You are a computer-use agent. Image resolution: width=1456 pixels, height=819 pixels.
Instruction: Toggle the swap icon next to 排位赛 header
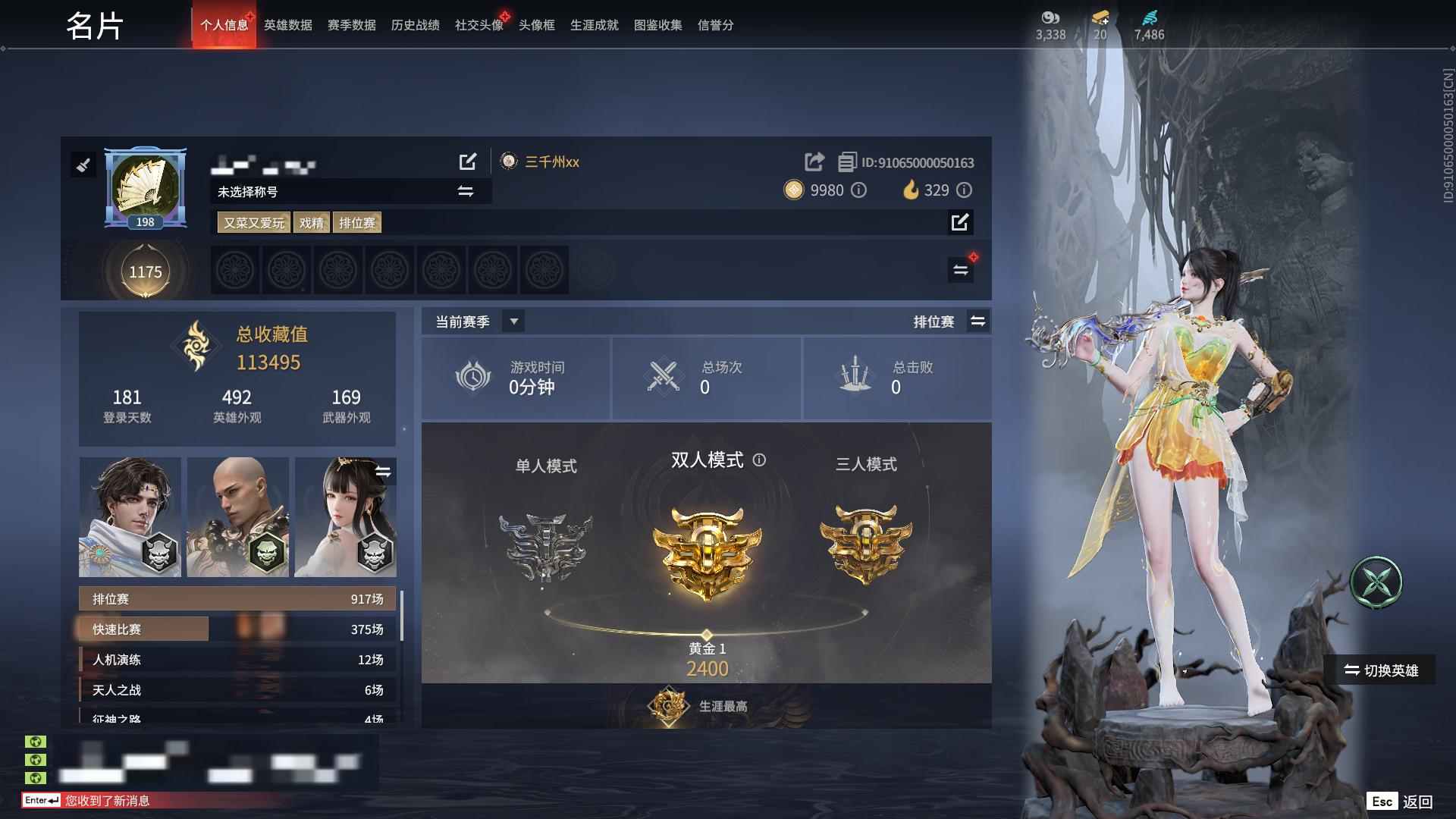[x=978, y=321]
